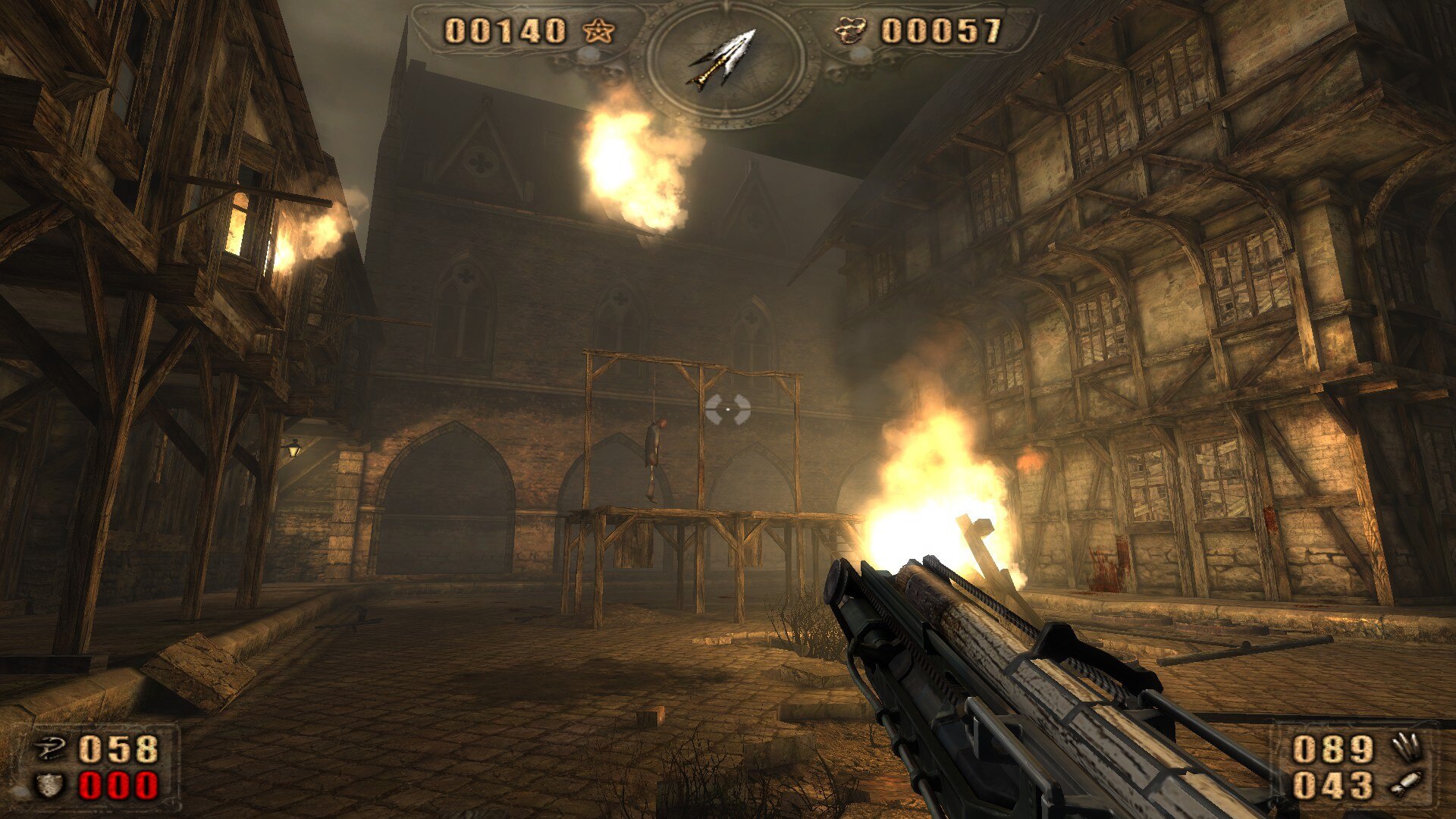Viewport: 1456px width, 819px height.
Task: Select the health icon beside 058
Action: (52, 749)
